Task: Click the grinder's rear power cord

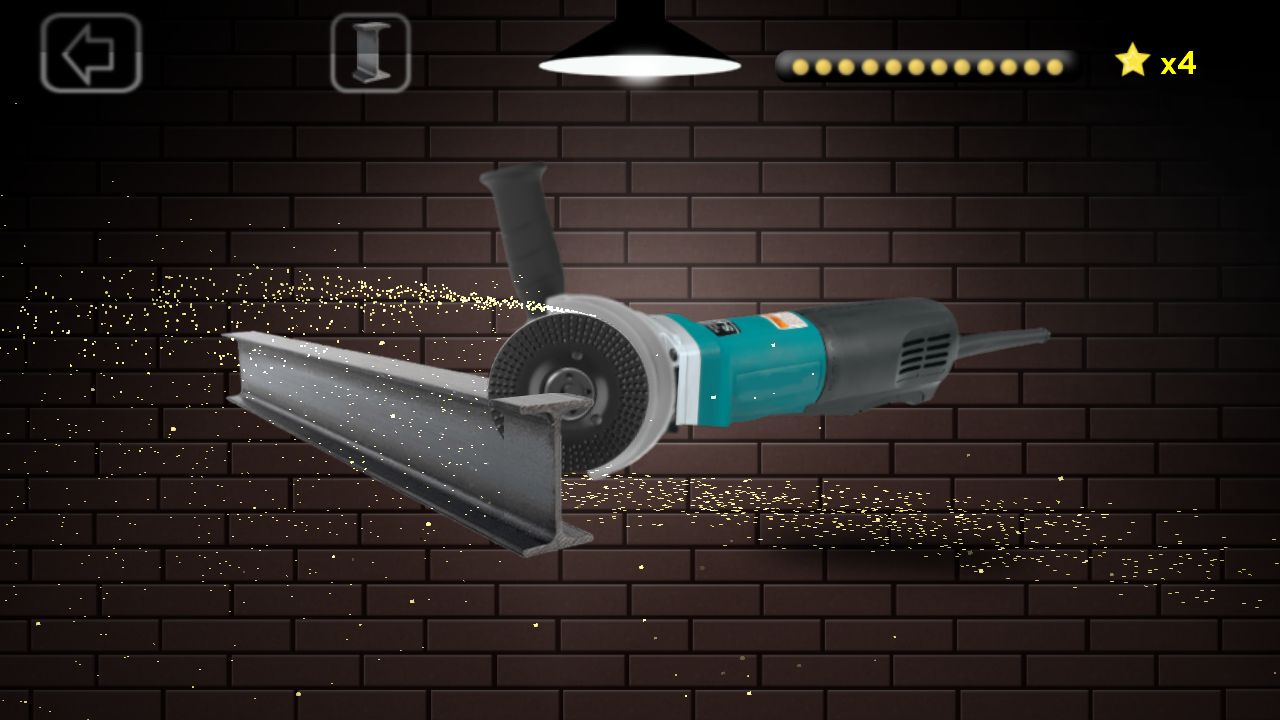Action: tap(1000, 340)
